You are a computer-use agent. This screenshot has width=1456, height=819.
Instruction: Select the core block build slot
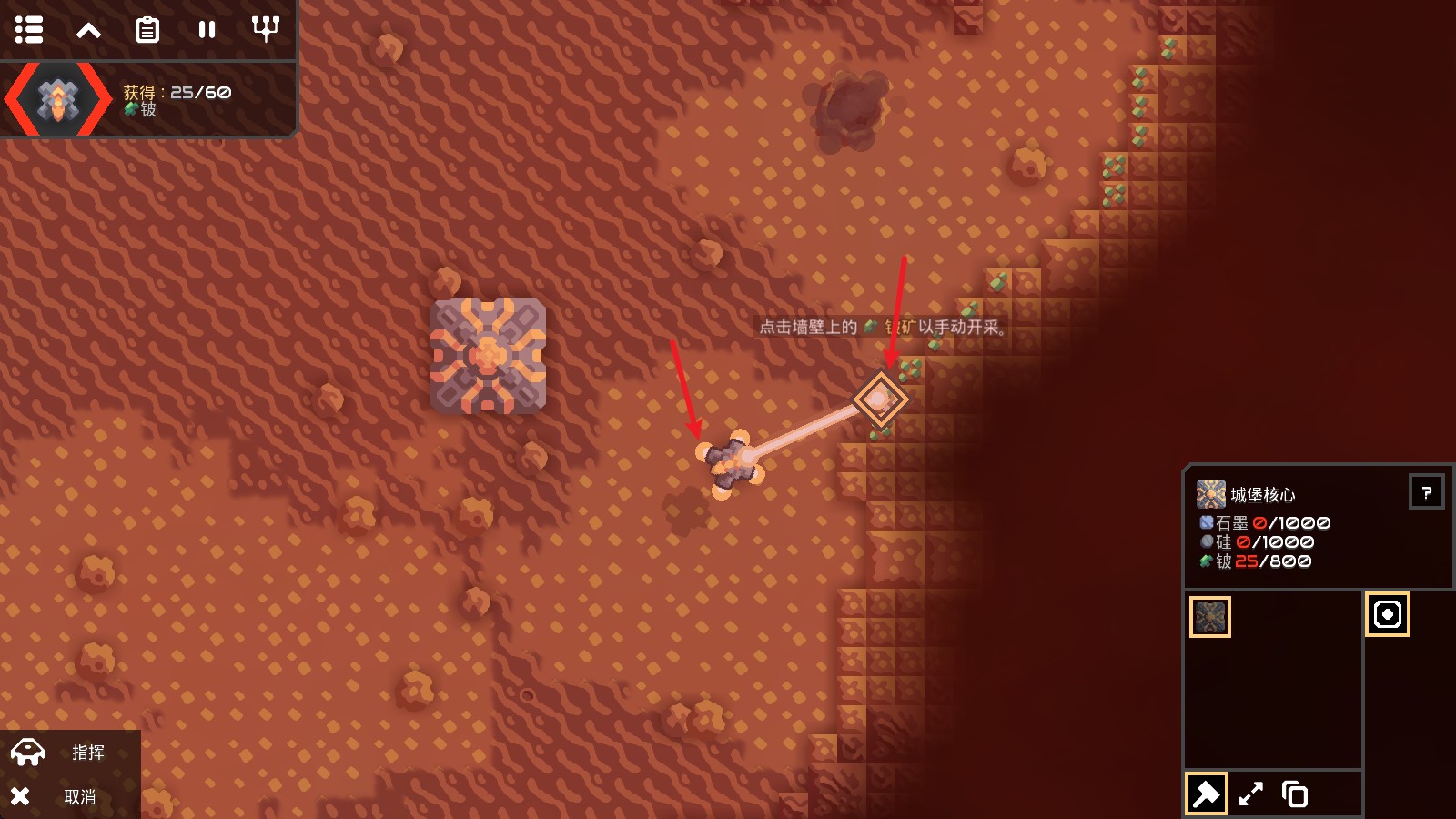coord(1210,617)
